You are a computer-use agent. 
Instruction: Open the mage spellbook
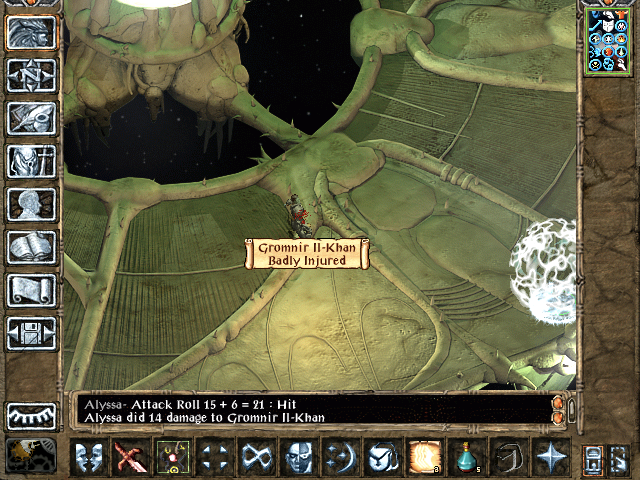pyautogui.click(x=31, y=247)
